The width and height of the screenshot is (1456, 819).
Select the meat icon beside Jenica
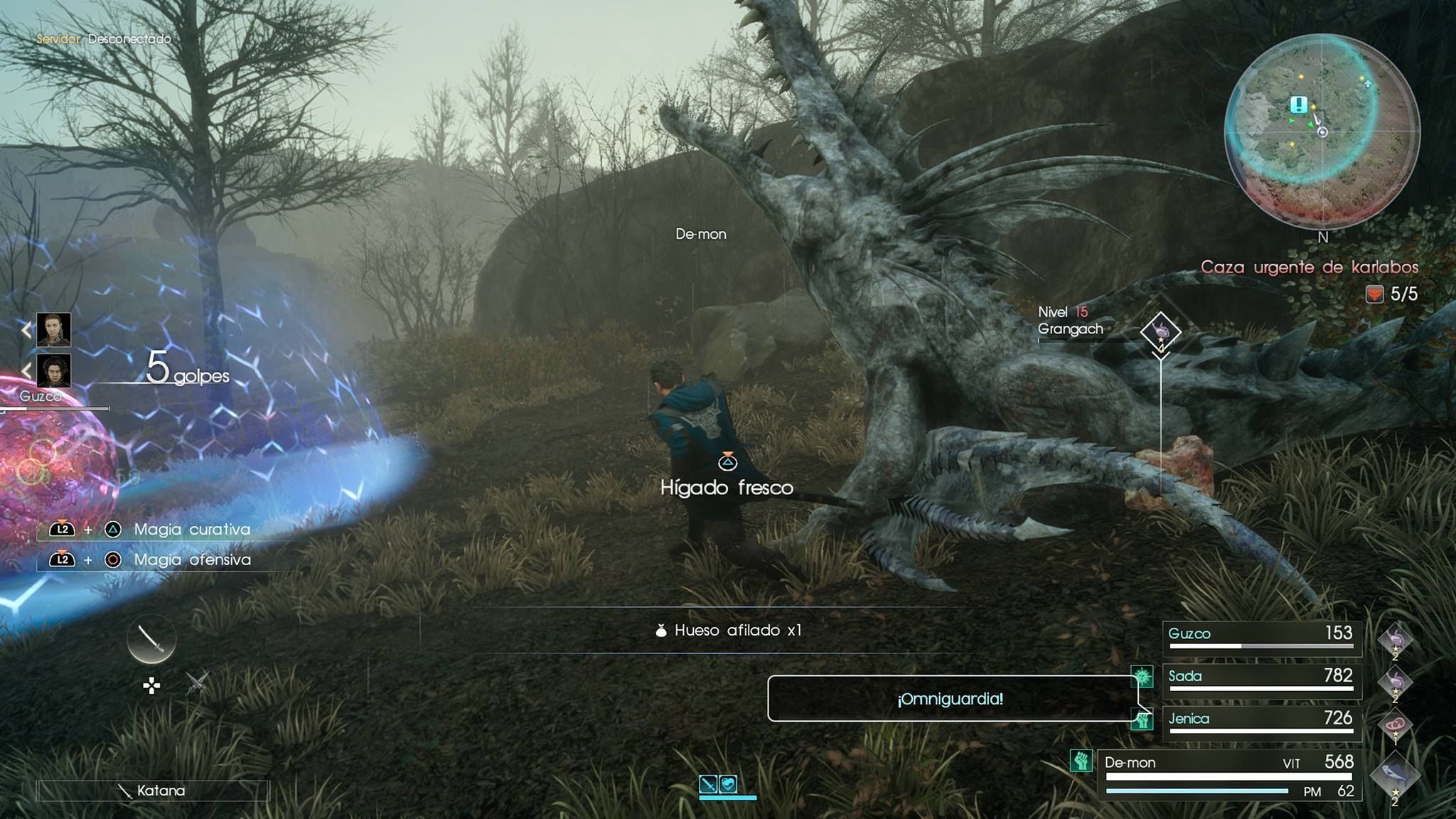click(x=1394, y=726)
